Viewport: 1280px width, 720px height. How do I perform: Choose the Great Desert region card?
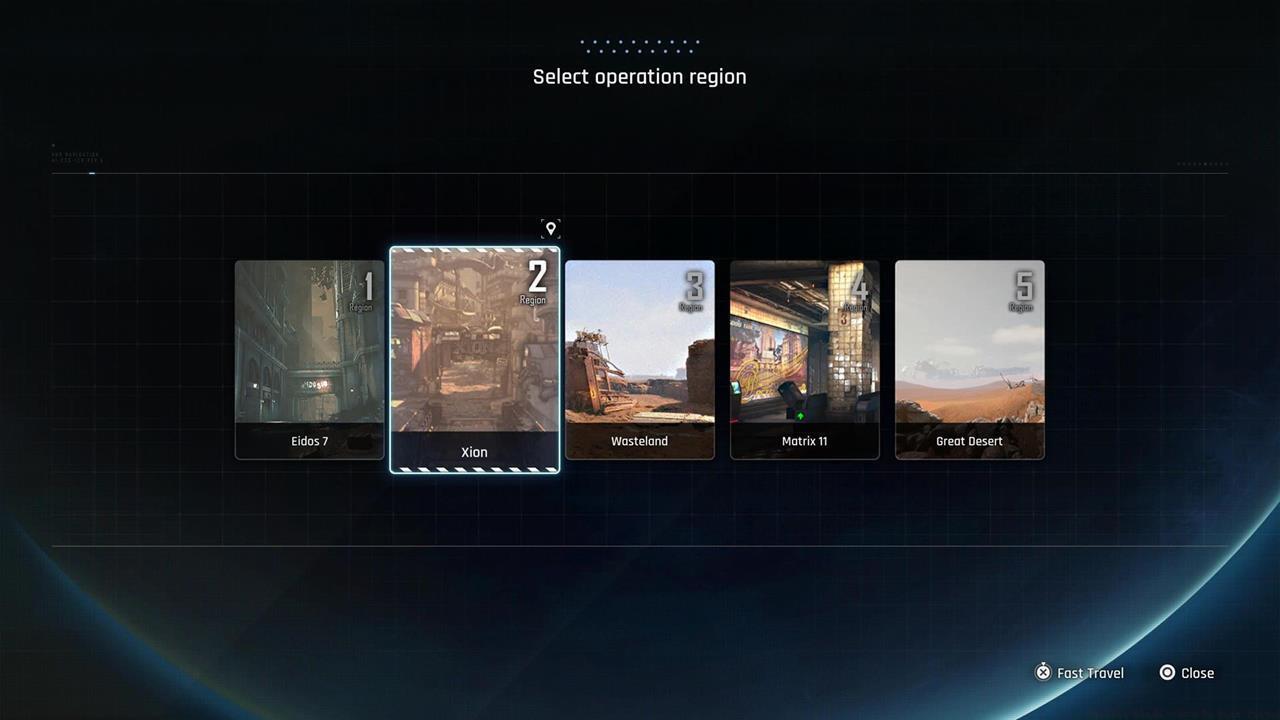pos(969,360)
